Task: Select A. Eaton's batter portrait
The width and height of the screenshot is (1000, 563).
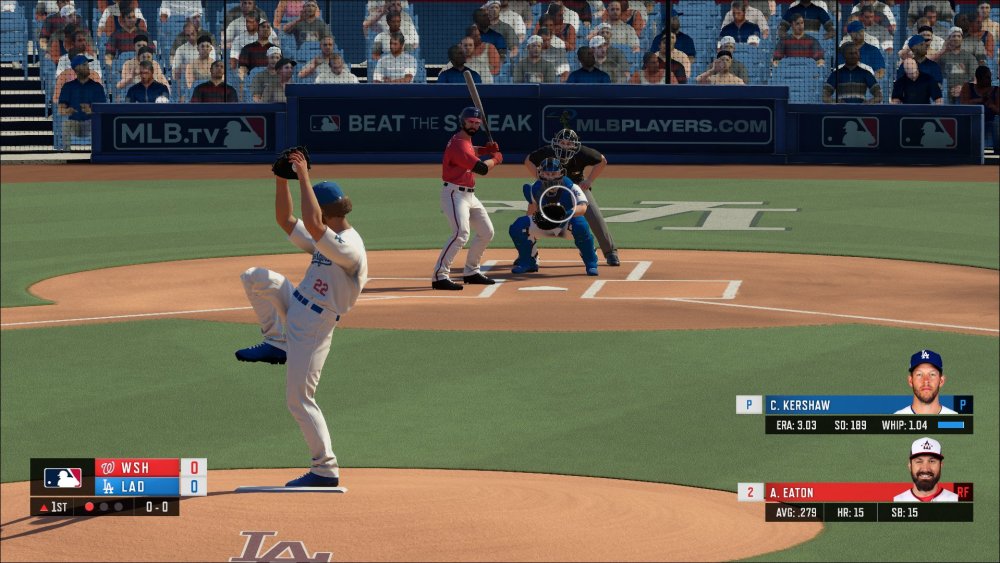Action: 926,470
